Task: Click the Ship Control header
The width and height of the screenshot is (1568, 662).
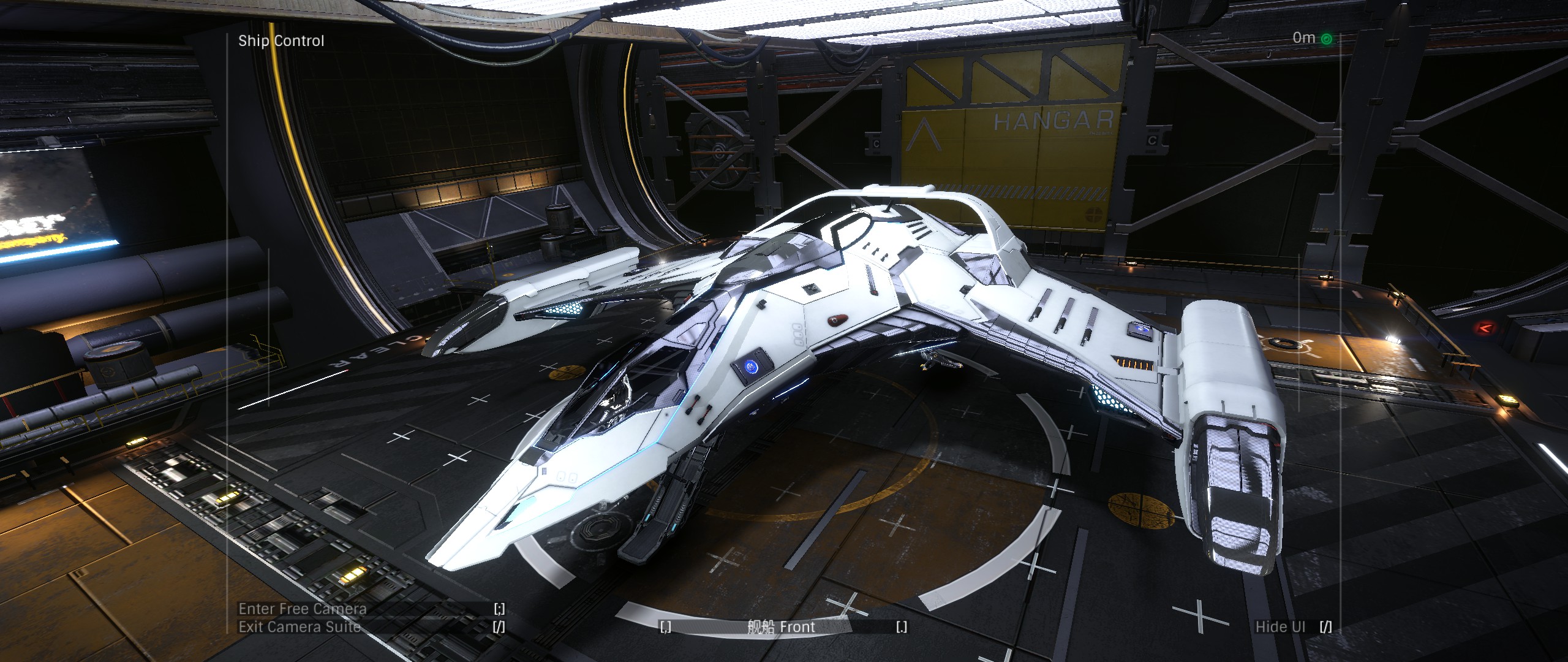Action: point(281,41)
